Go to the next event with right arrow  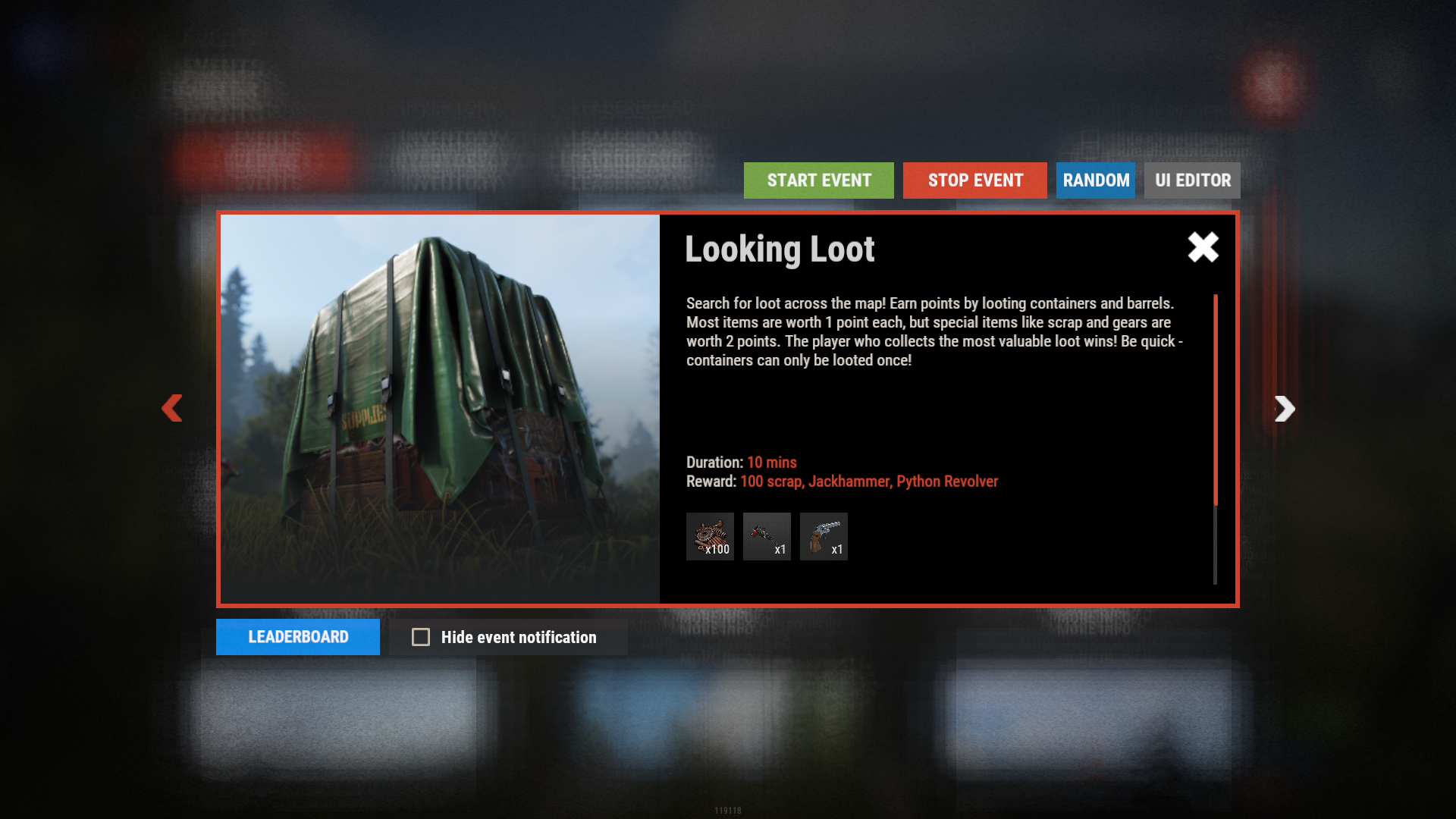pos(1284,409)
